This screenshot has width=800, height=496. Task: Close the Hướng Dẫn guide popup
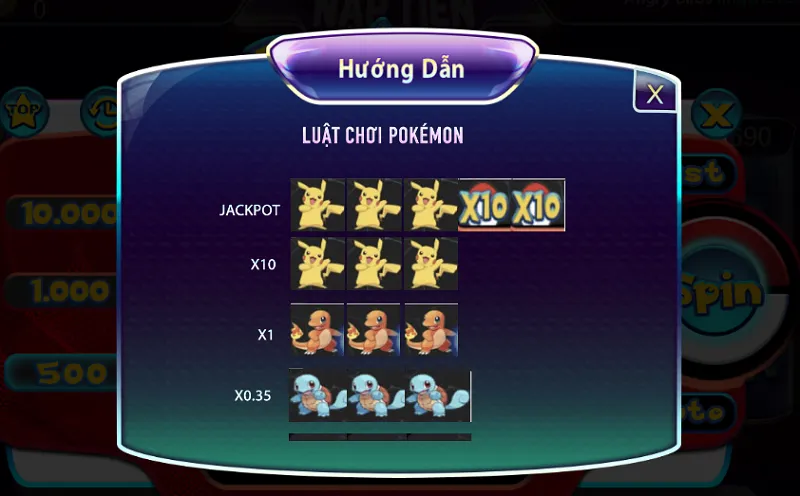[655, 94]
